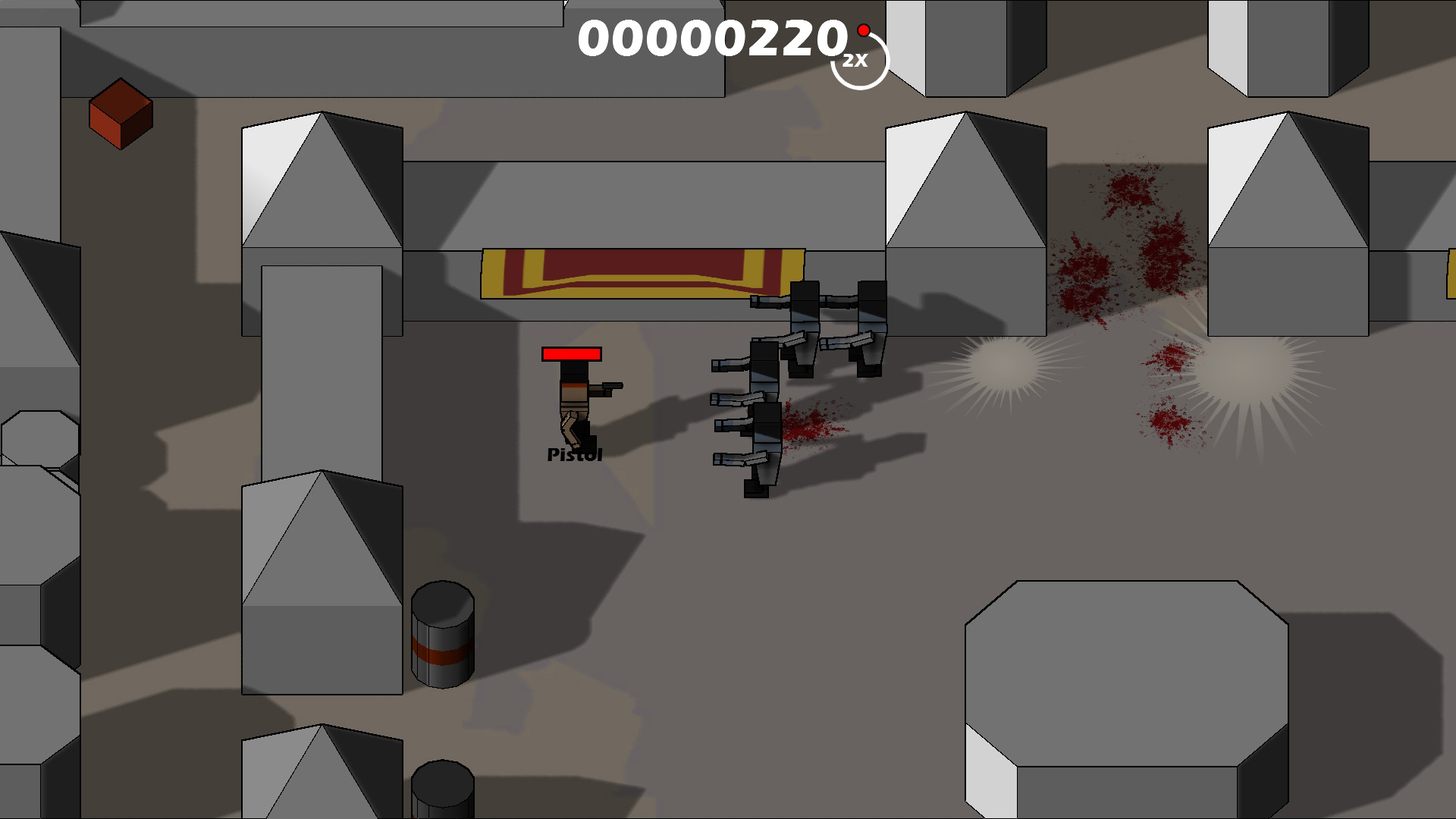
Task: Click the score counter 00000220
Action: (711, 39)
